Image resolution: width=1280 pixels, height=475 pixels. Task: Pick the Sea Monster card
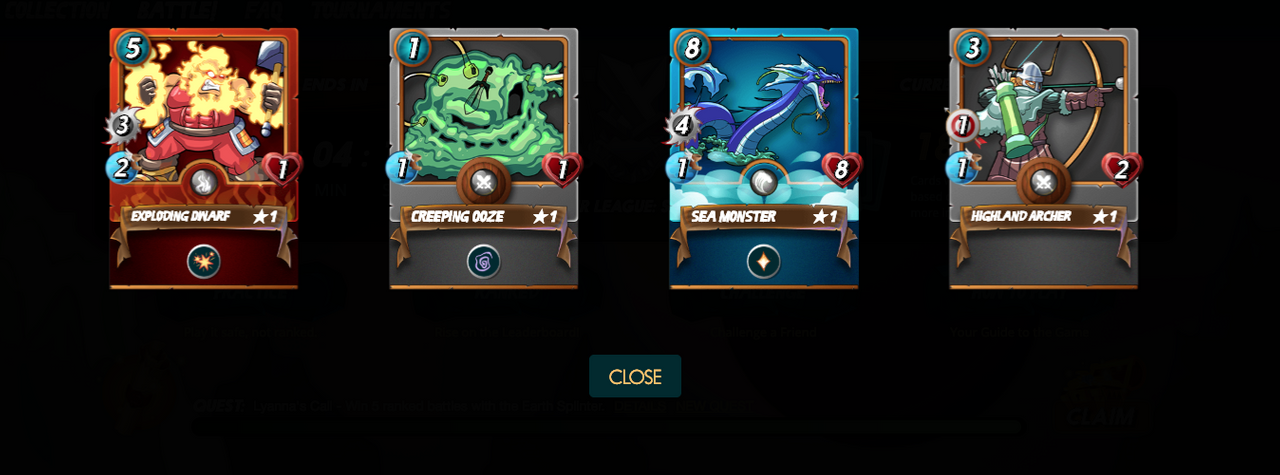(x=763, y=120)
